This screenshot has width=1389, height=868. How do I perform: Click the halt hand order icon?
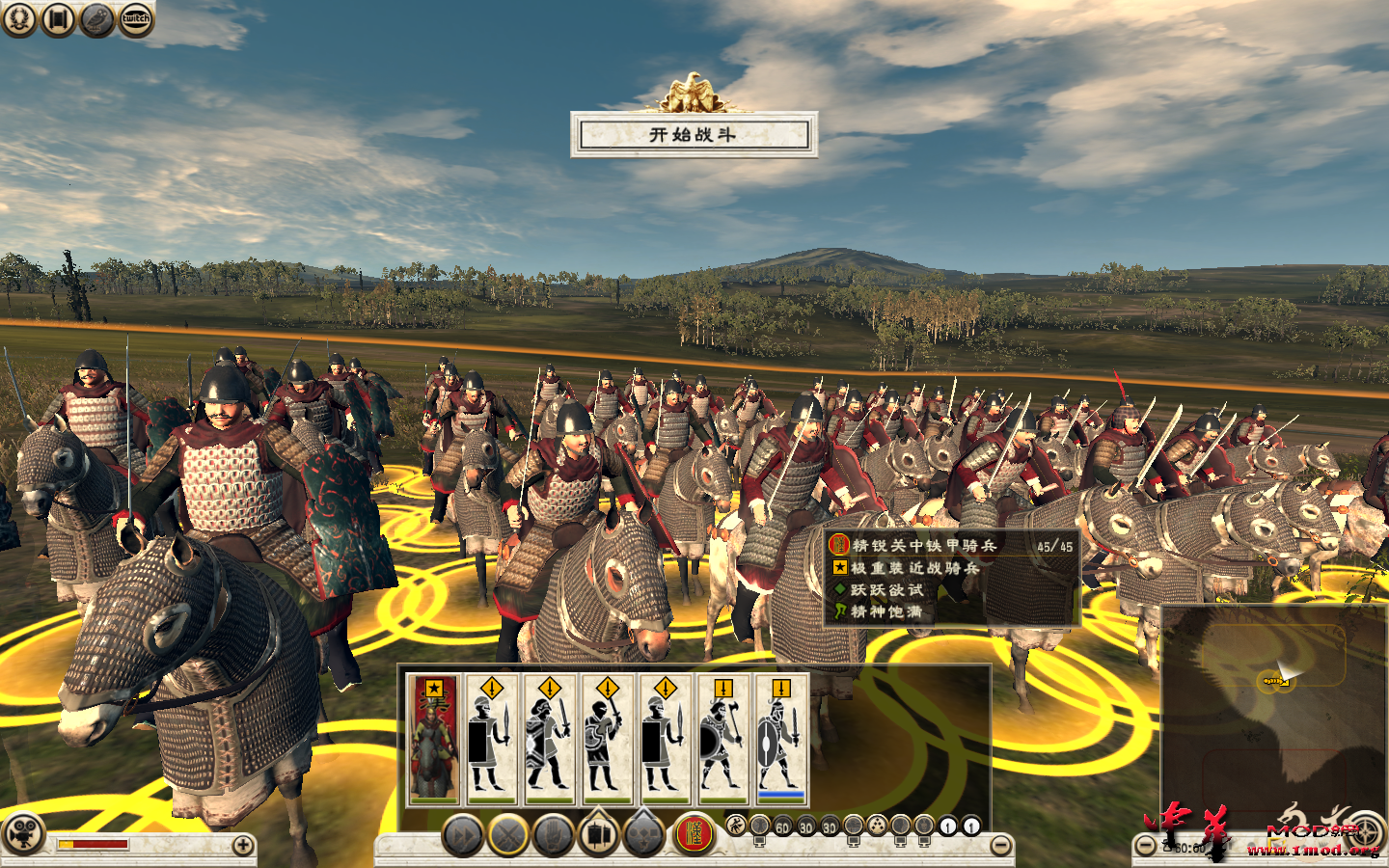[551, 833]
